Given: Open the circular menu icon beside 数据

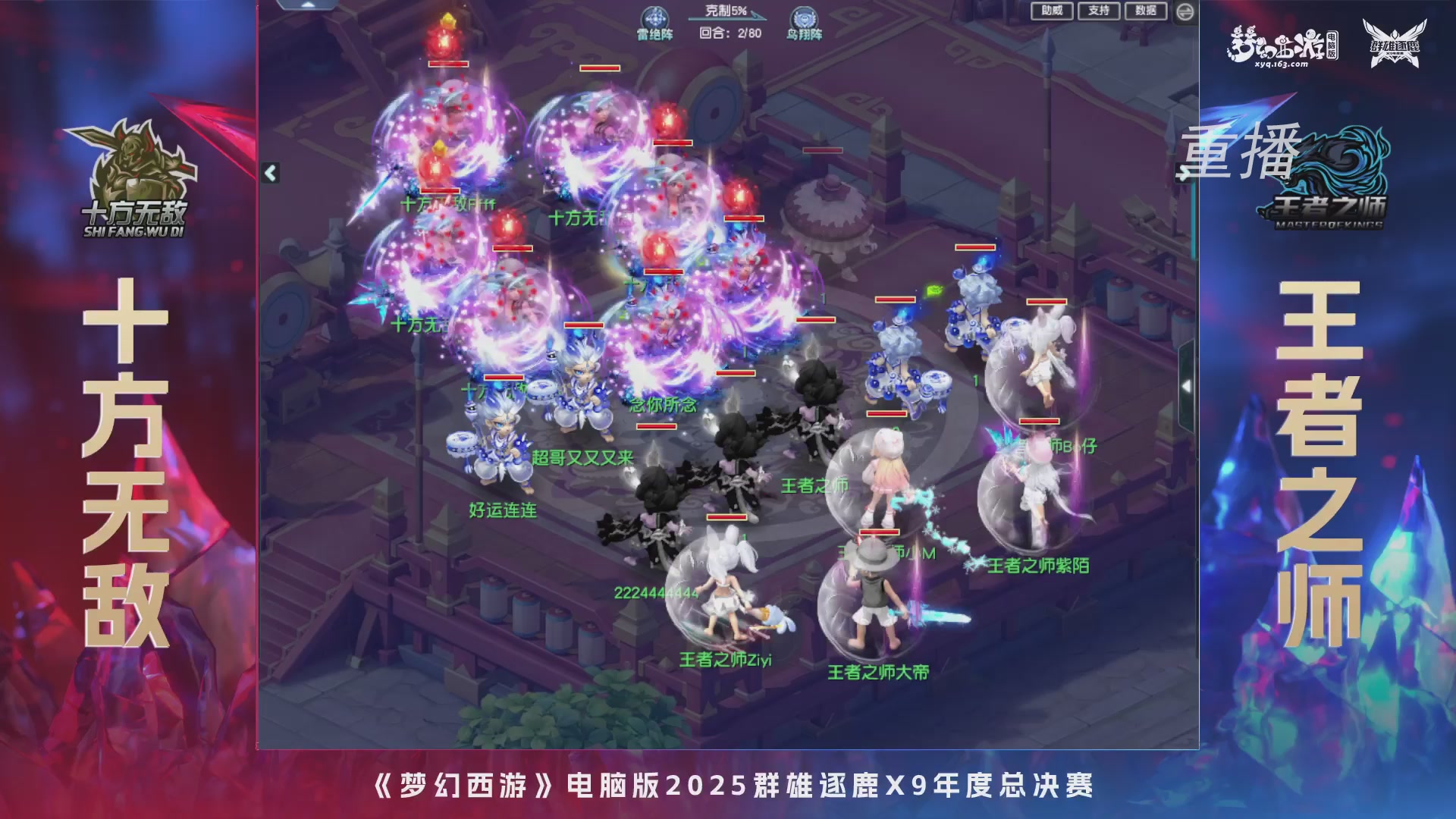Looking at the screenshot, I should click(x=1185, y=11).
